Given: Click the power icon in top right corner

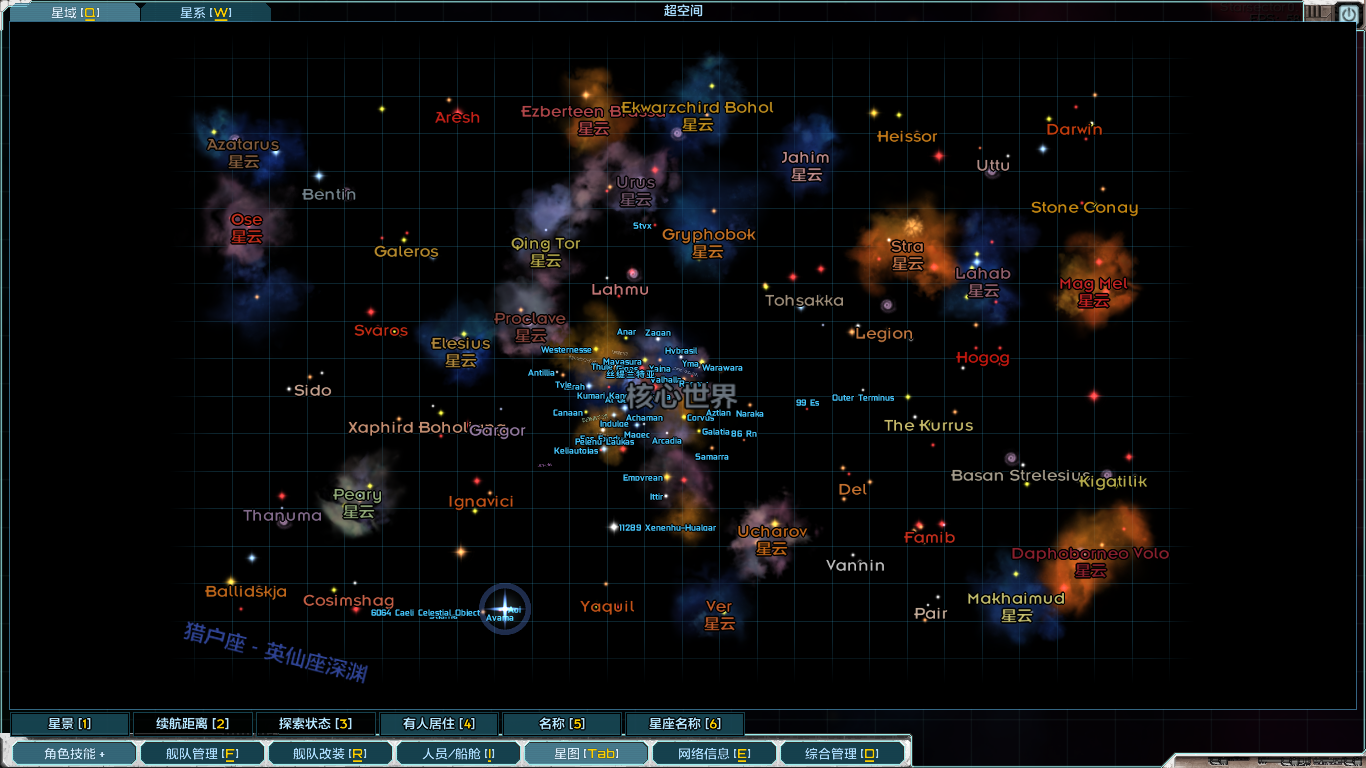Looking at the screenshot, I should 1348,13.
